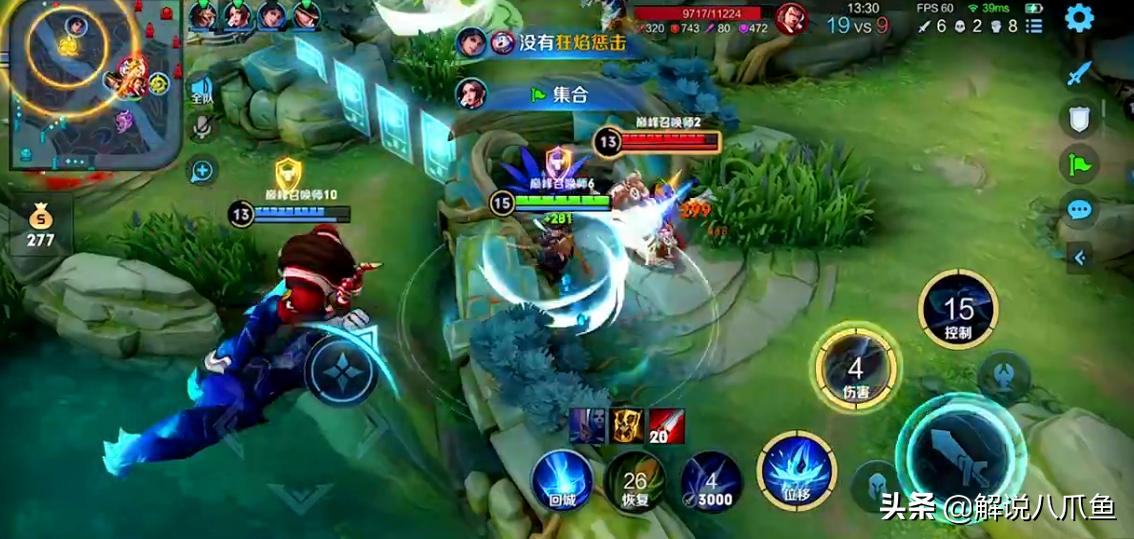Use the summoner spell showing 3000
Viewport: 1134px width, 539px height.
point(711,482)
